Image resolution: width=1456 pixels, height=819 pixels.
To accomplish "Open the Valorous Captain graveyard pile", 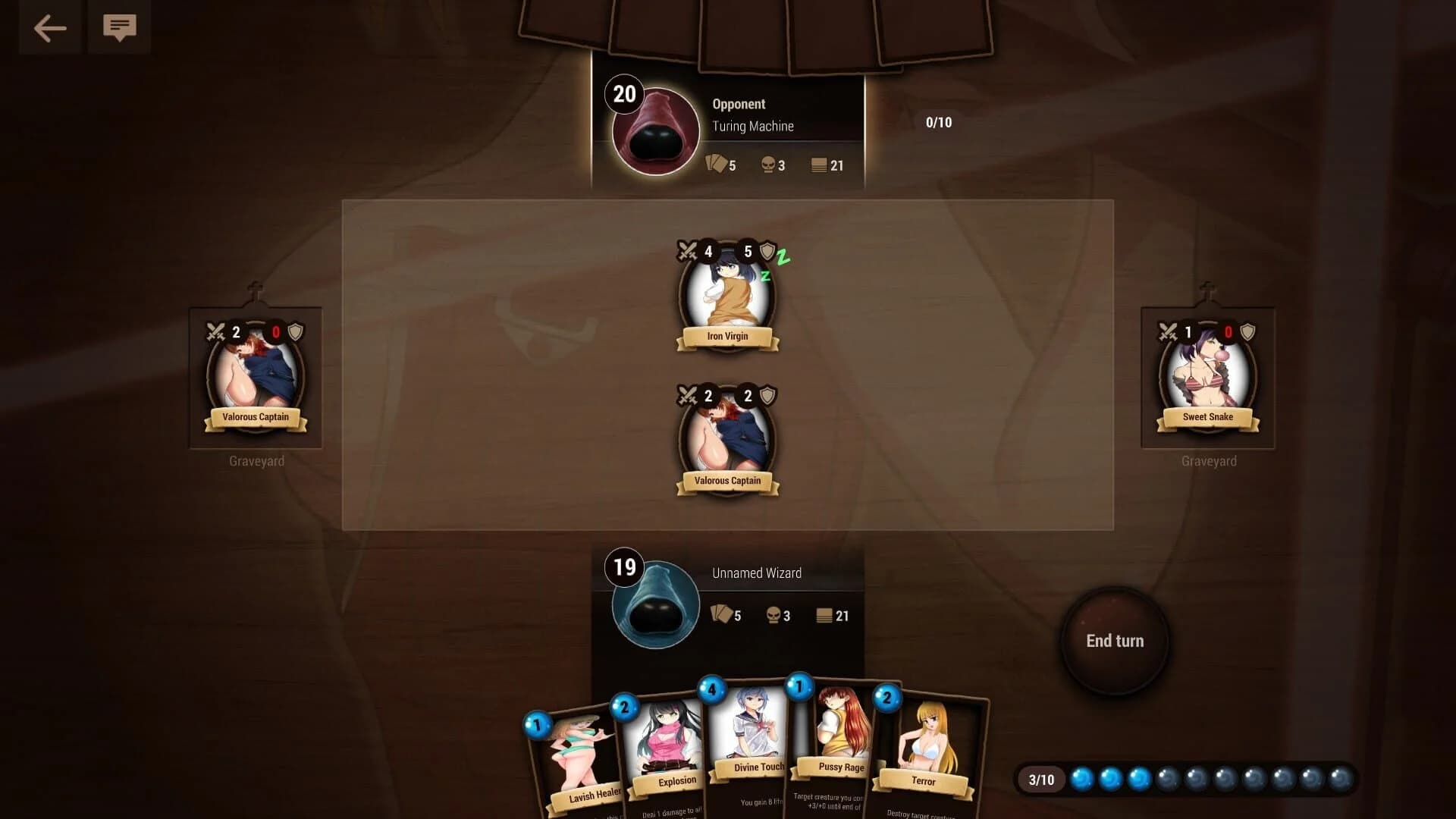I will 256,377.
